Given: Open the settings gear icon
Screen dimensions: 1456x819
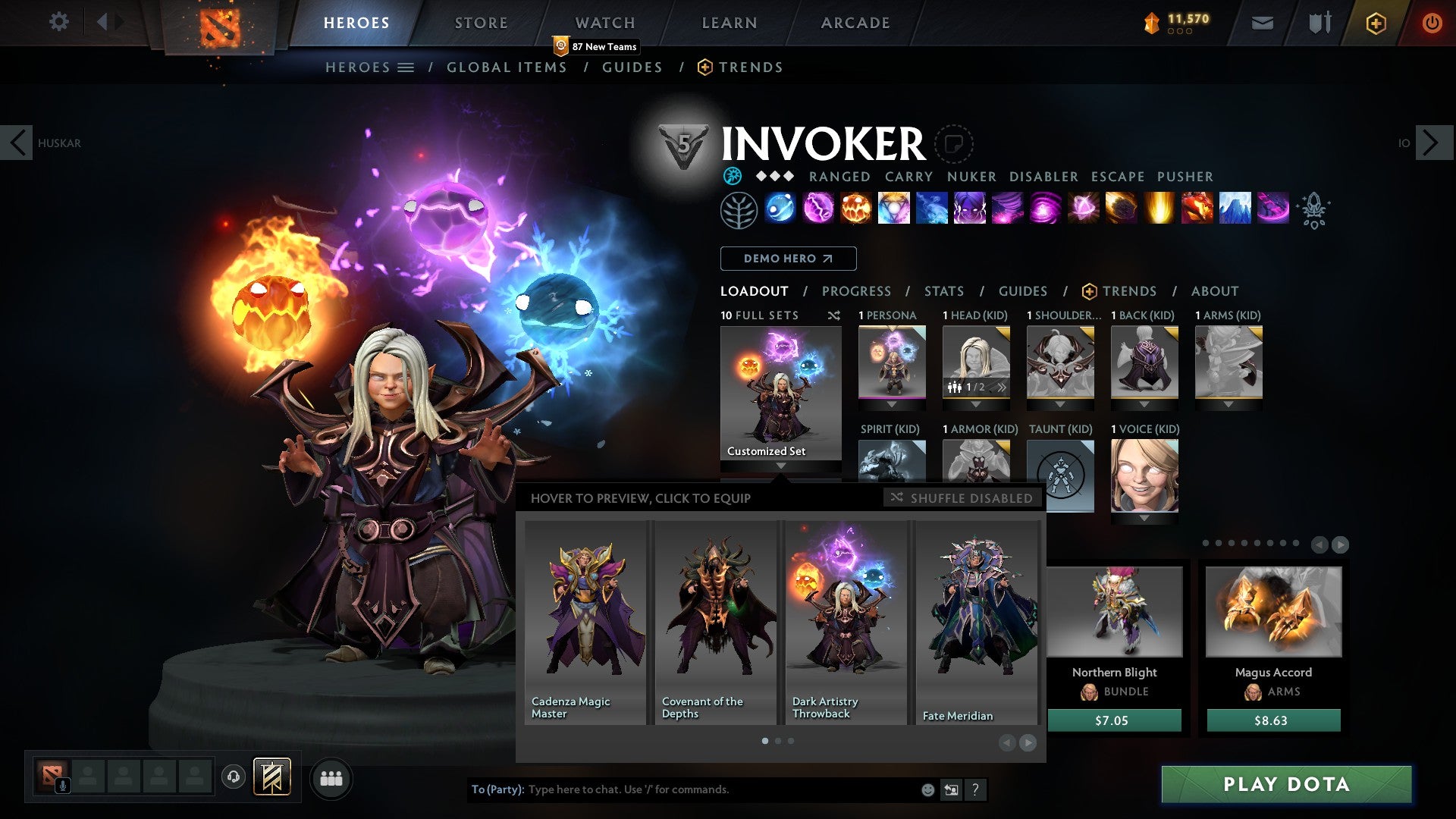Looking at the screenshot, I should [x=58, y=22].
